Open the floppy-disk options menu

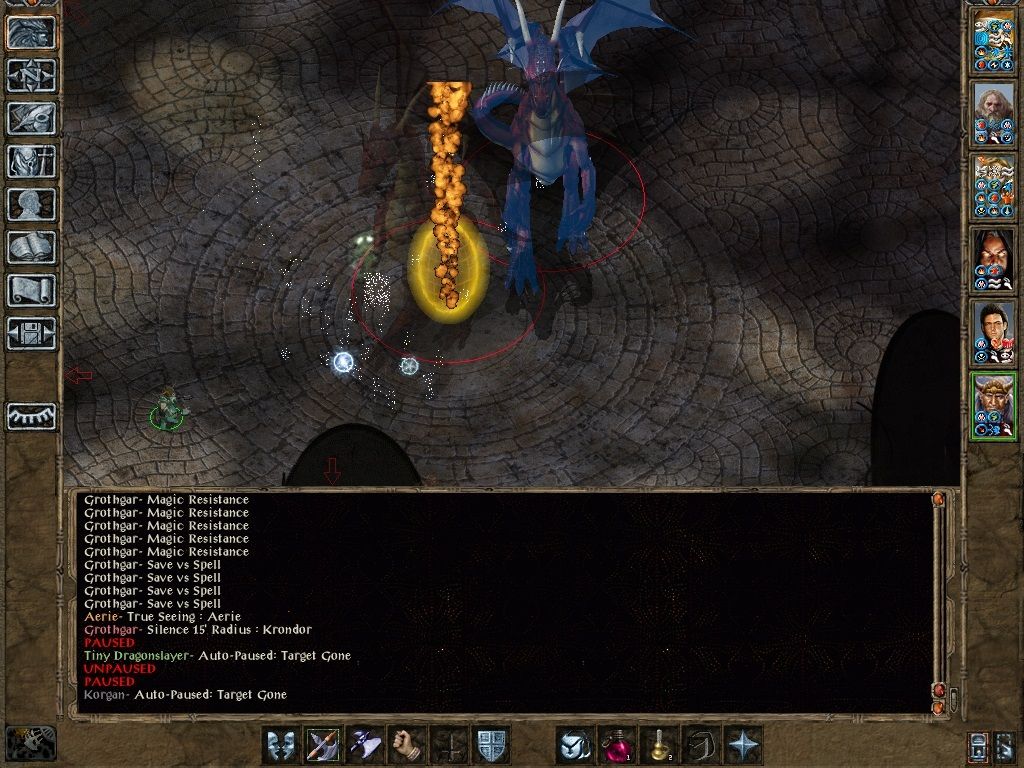(x=31, y=333)
